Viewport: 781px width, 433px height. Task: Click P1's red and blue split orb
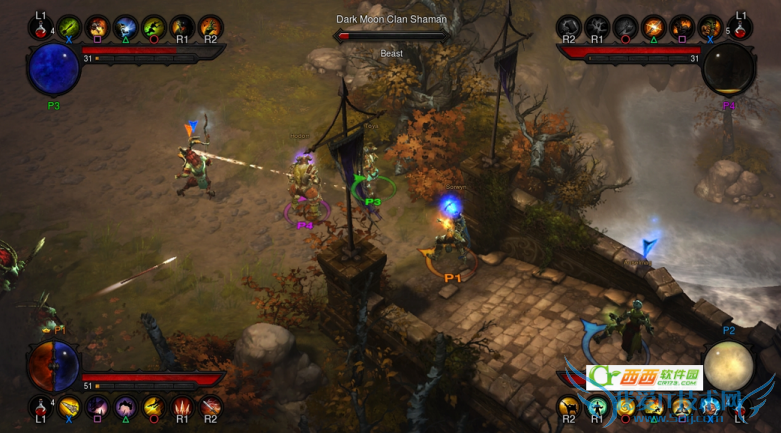pyautogui.click(x=54, y=365)
